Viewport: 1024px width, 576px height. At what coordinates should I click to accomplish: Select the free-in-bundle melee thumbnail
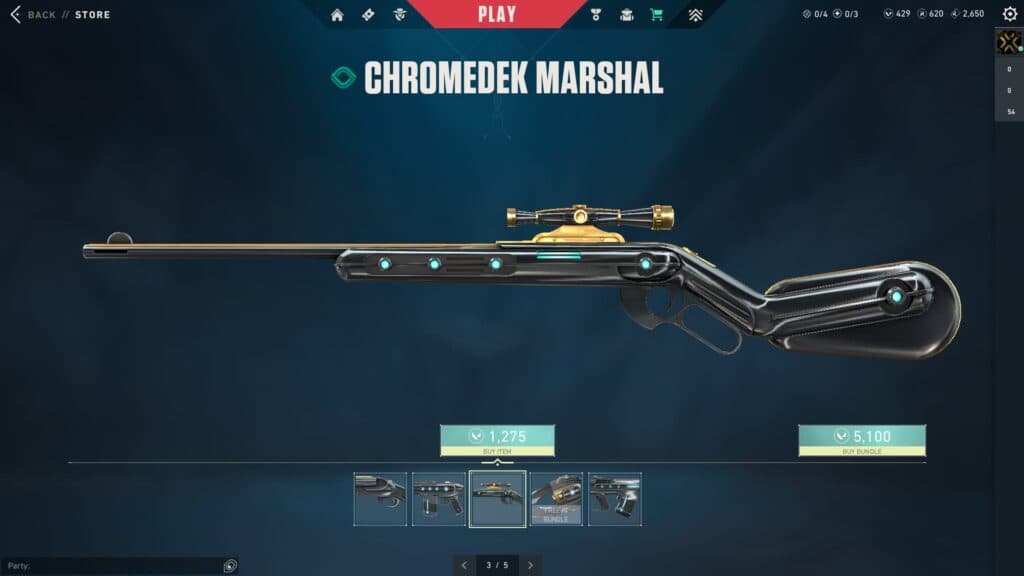pyautogui.click(x=556, y=499)
